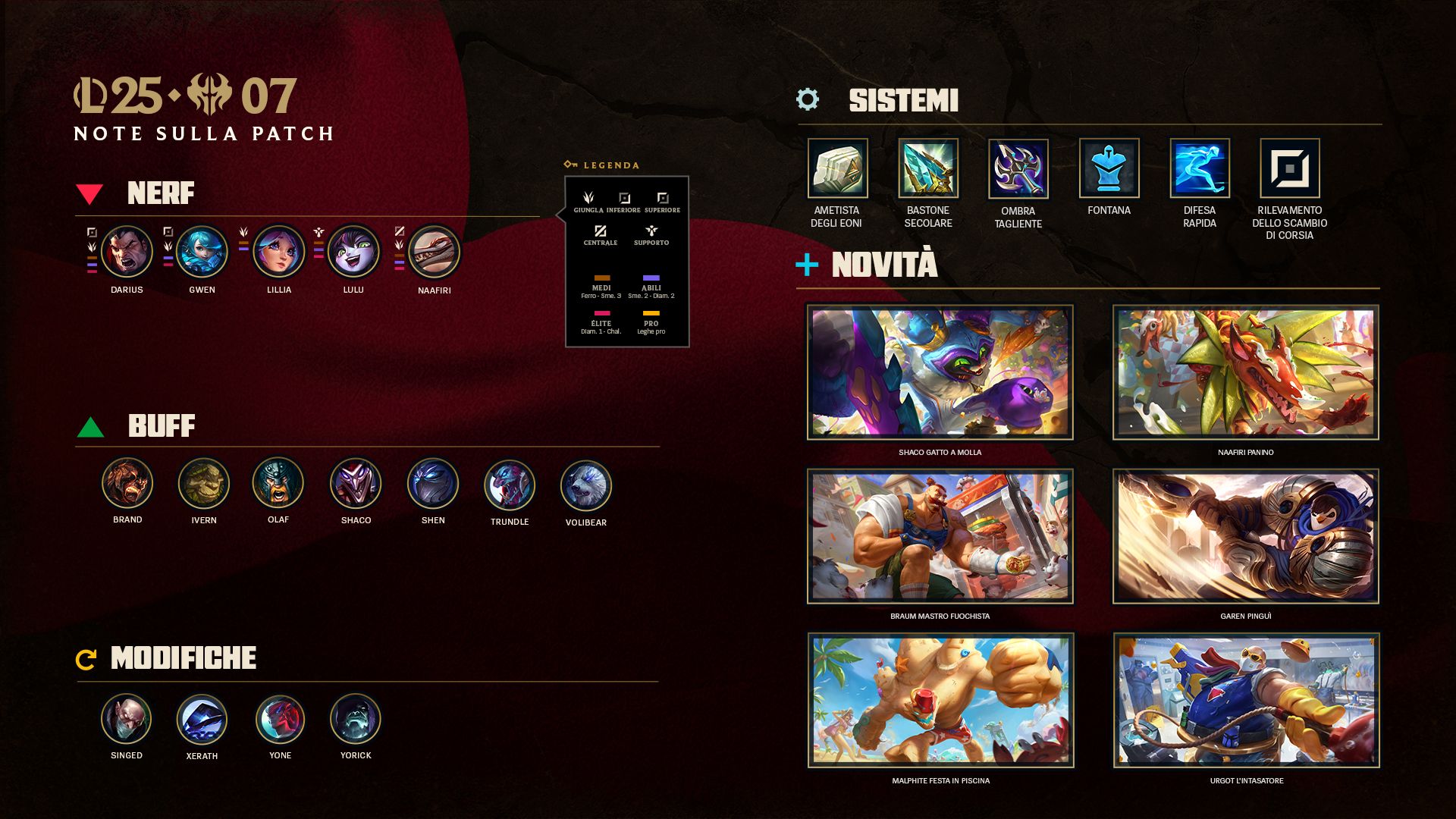The width and height of the screenshot is (1456, 819).
Task: Select the Yorick portrait
Action: pyautogui.click(x=355, y=719)
